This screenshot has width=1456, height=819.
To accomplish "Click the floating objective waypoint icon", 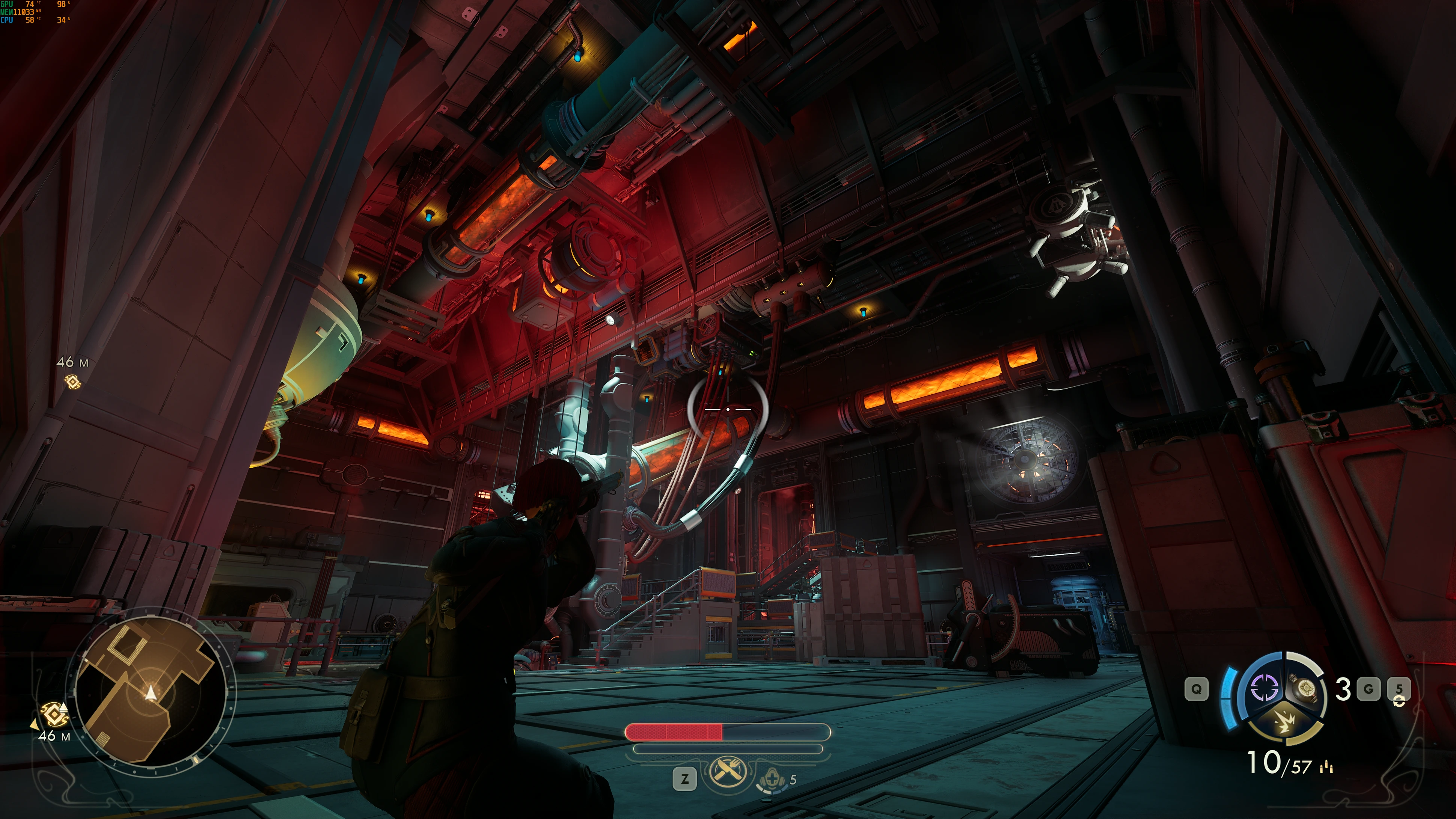I will (72, 382).
